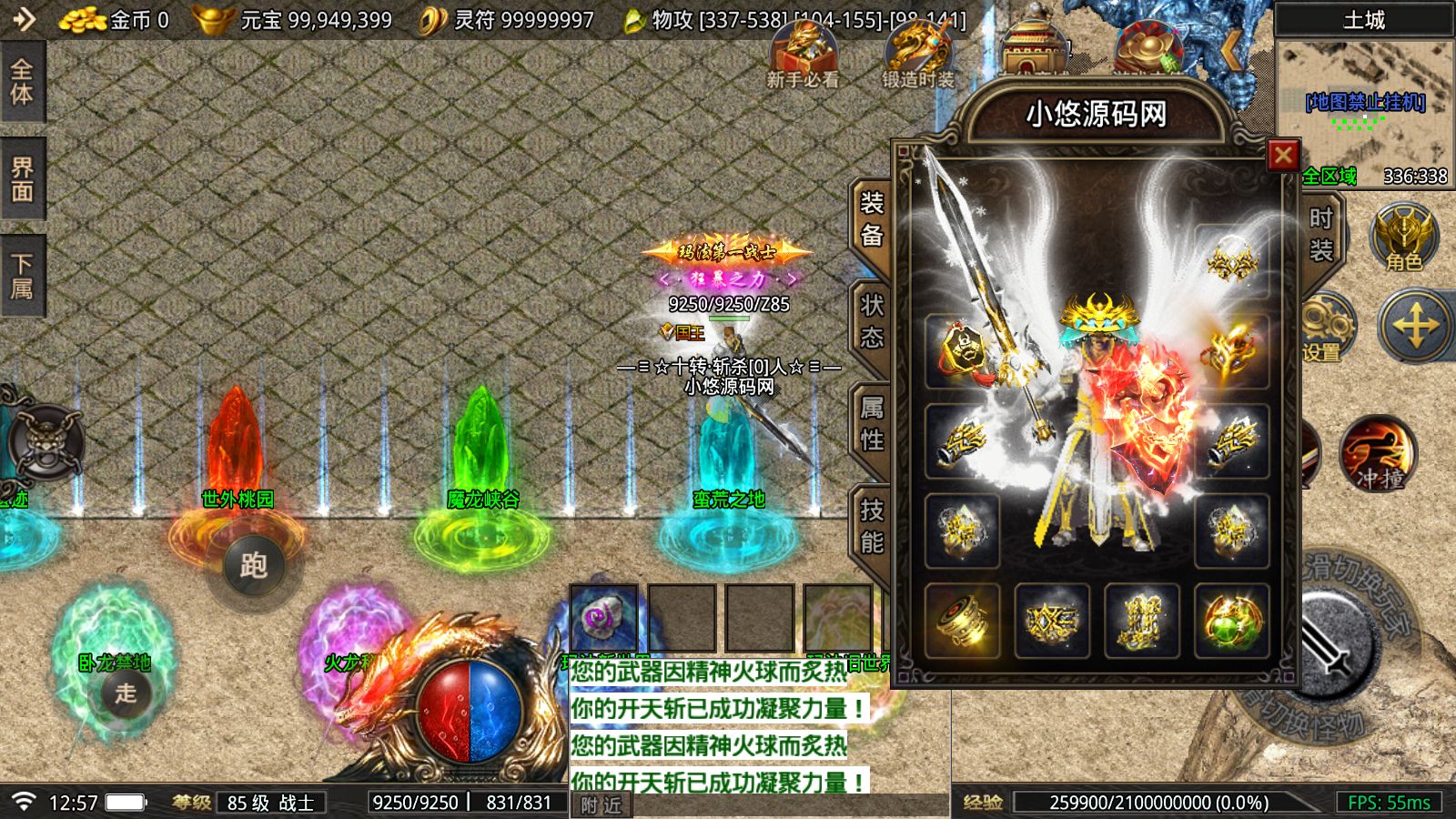
Task: Open the 角色 character icon
Action: pyautogui.click(x=1404, y=238)
